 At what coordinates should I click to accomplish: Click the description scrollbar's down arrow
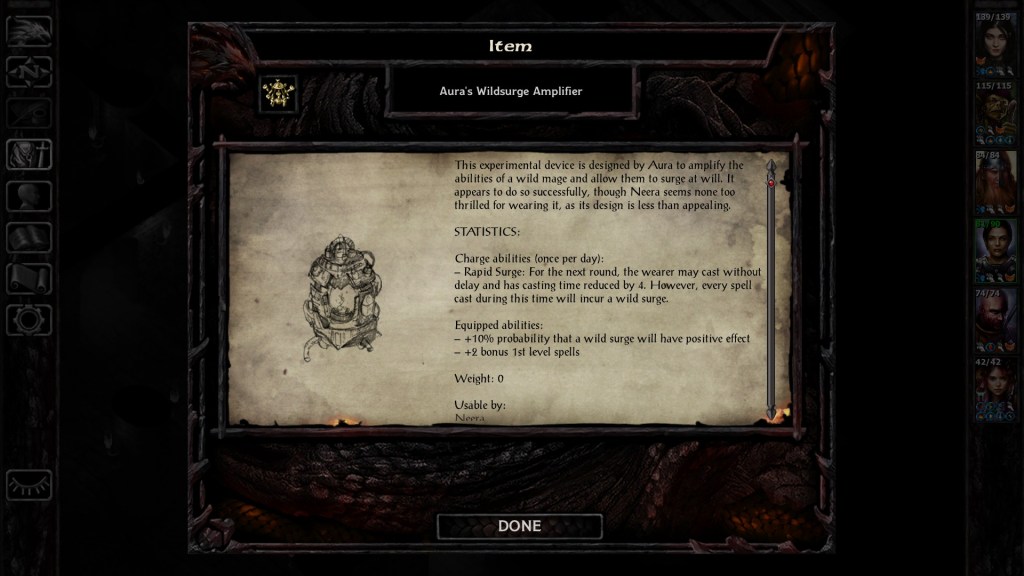pos(770,411)
